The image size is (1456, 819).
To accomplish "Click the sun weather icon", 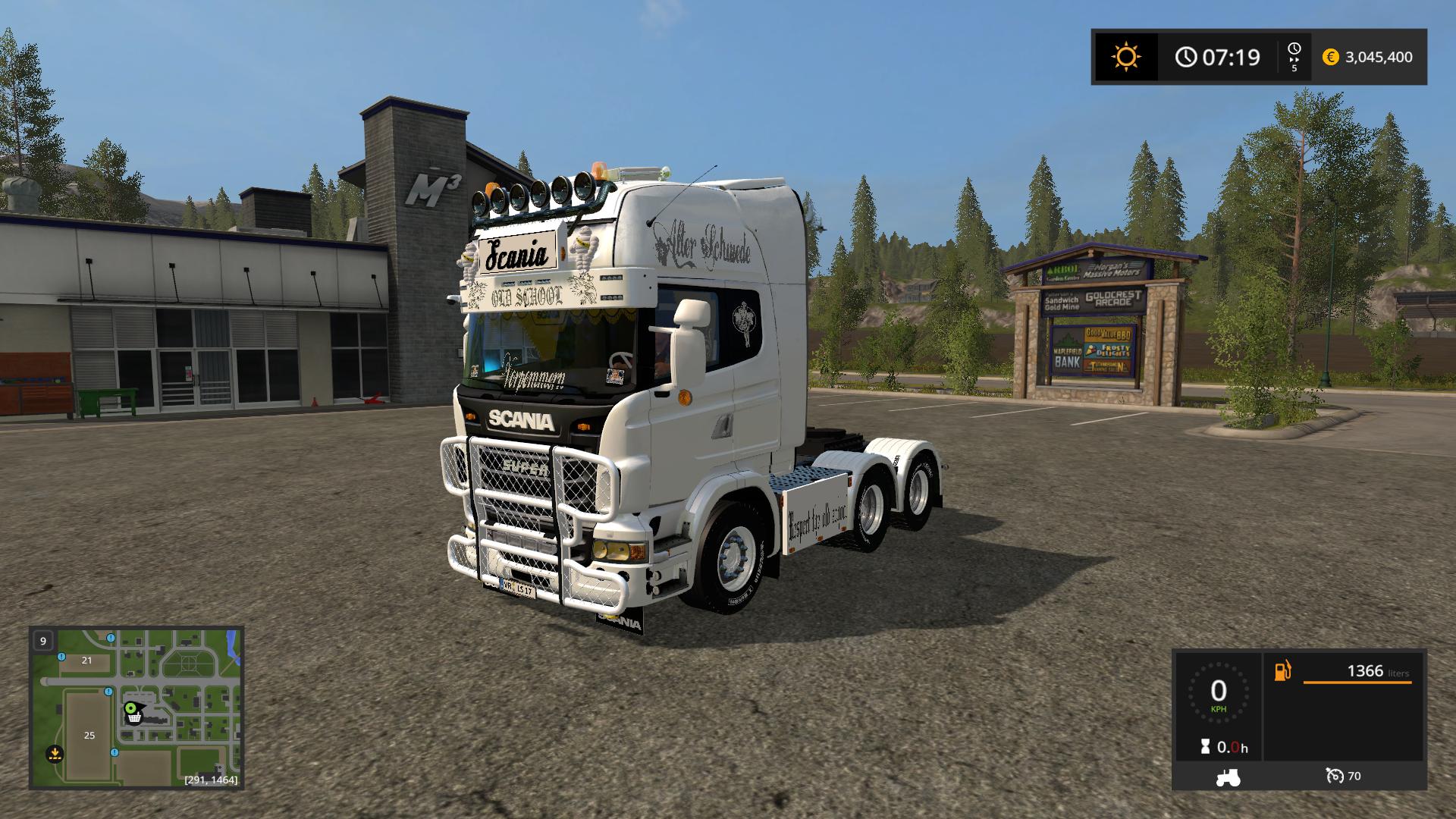I will (x=1125, y=57).
